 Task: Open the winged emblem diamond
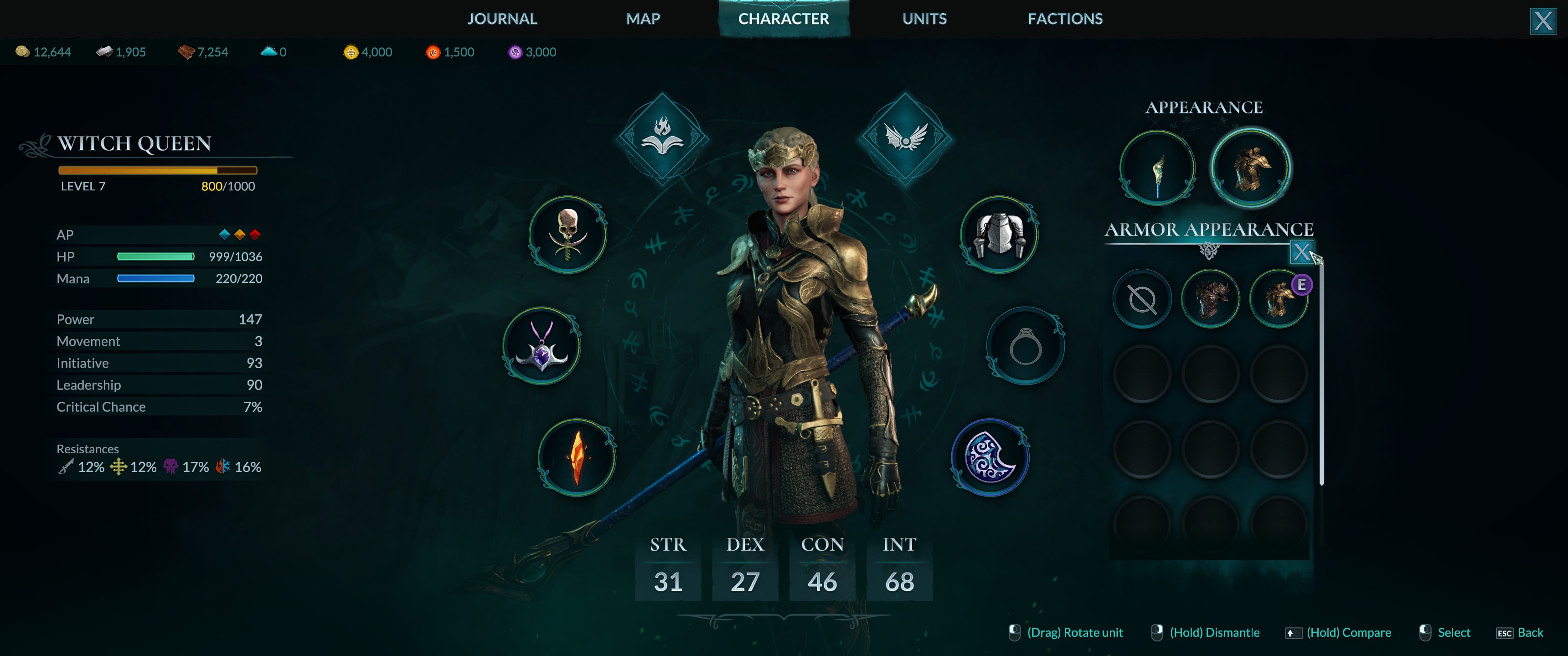[905, 138]
